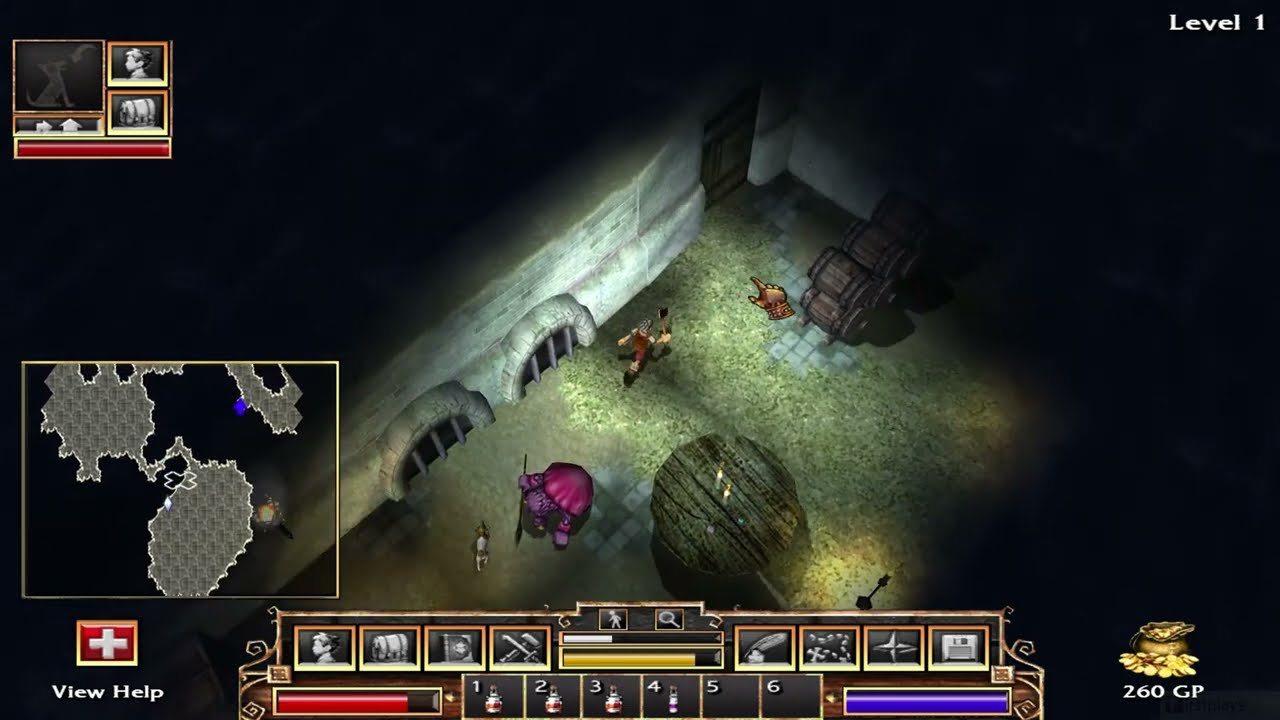Toggle the compass star automap

[894, 648]
